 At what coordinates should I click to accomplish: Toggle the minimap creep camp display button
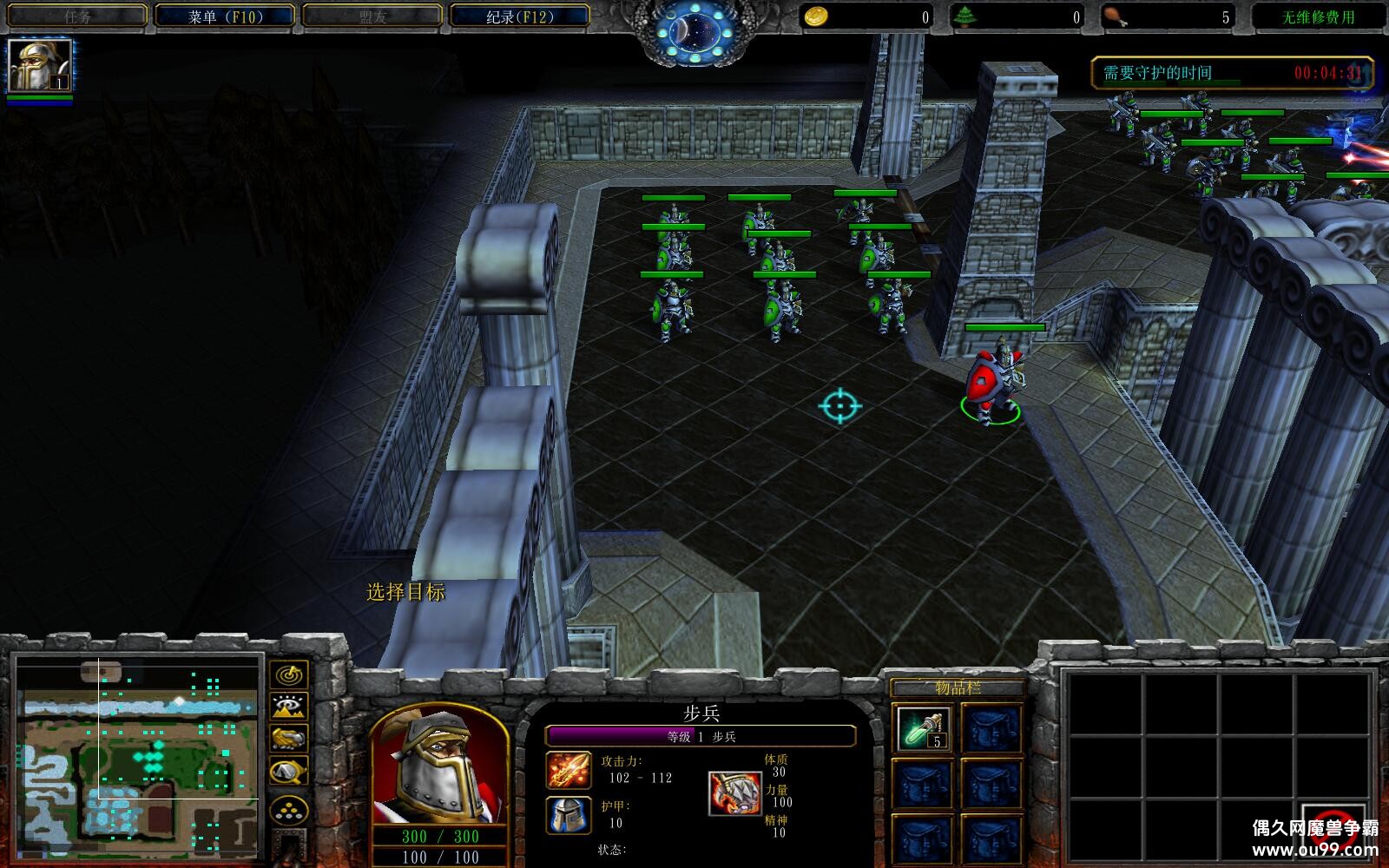(289, 771)
